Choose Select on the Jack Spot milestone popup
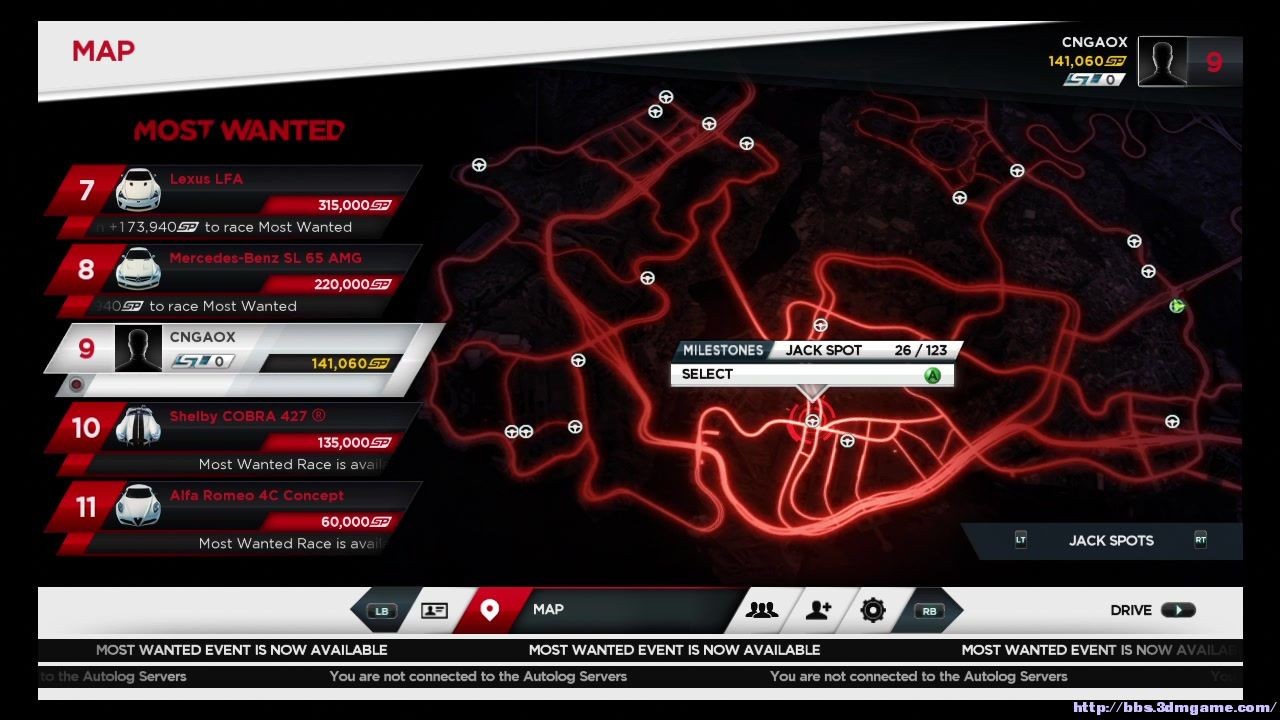The width and height of the screenshot is (1280, 720). (811, 375)
